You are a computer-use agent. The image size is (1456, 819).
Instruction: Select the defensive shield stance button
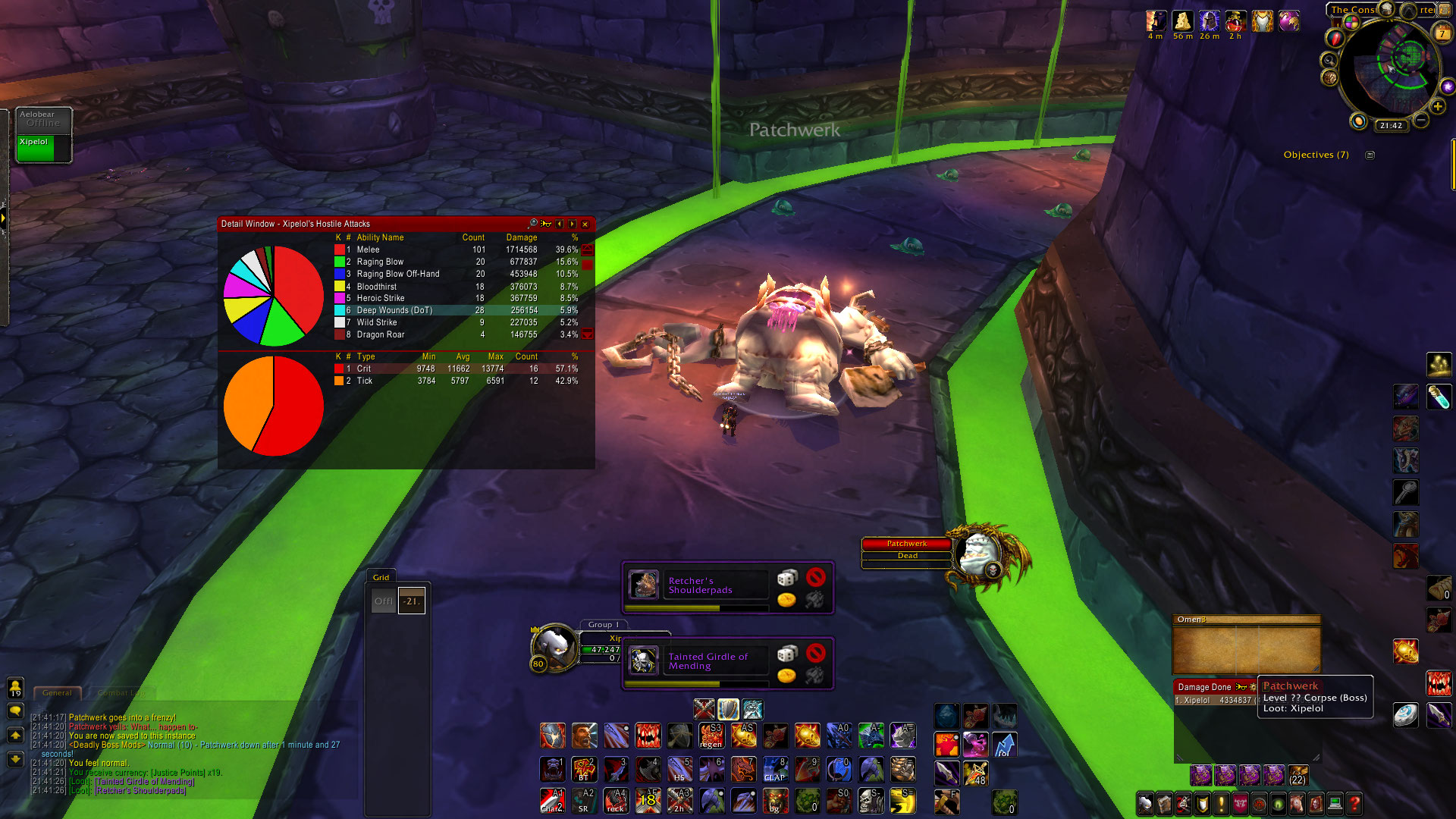(728, 709)
